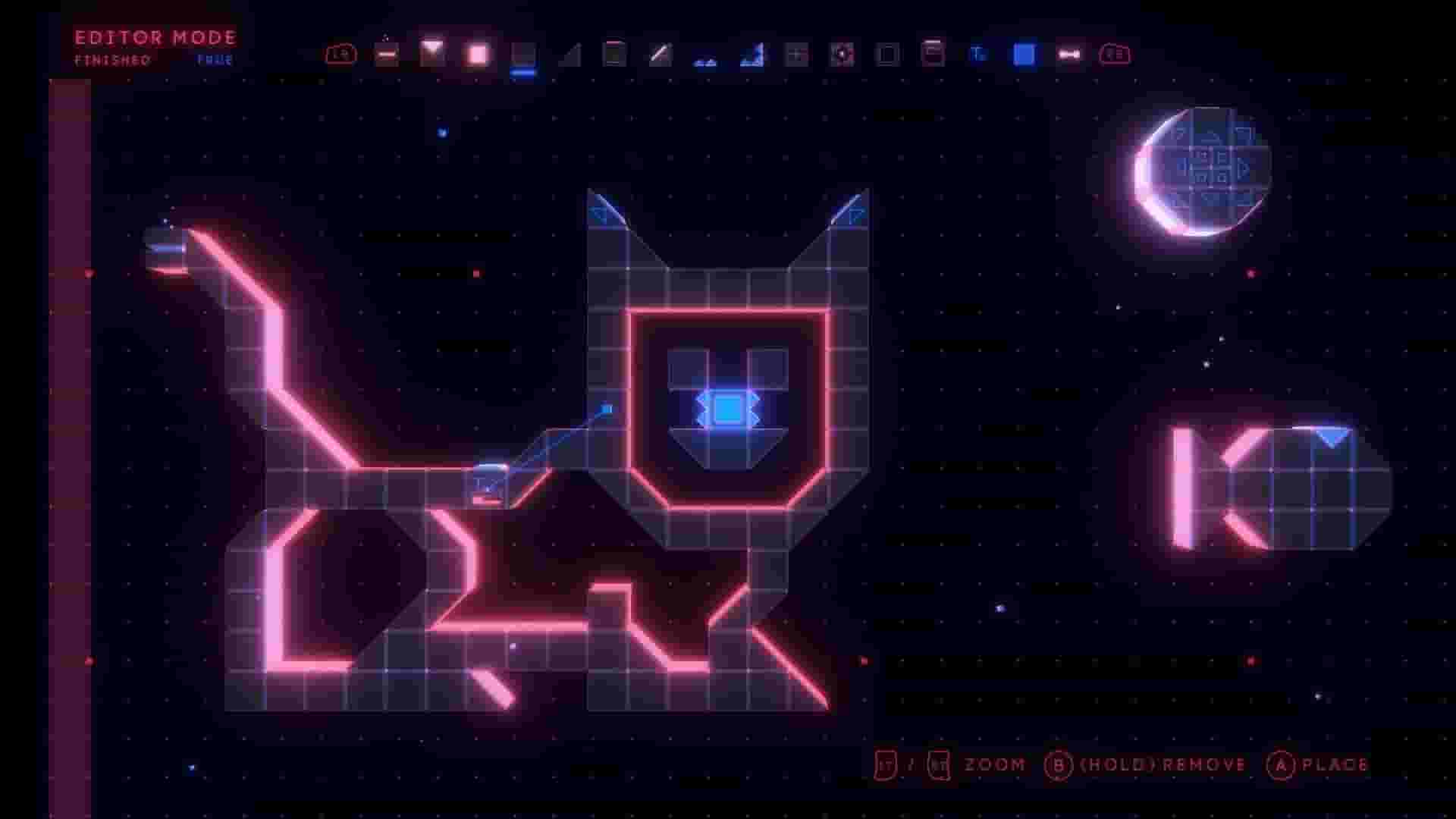Image resolution: width=1456 pixels, height=819 pixels.
Task: Cycle toolbar left with the LB icon
Action: (341, 53)
